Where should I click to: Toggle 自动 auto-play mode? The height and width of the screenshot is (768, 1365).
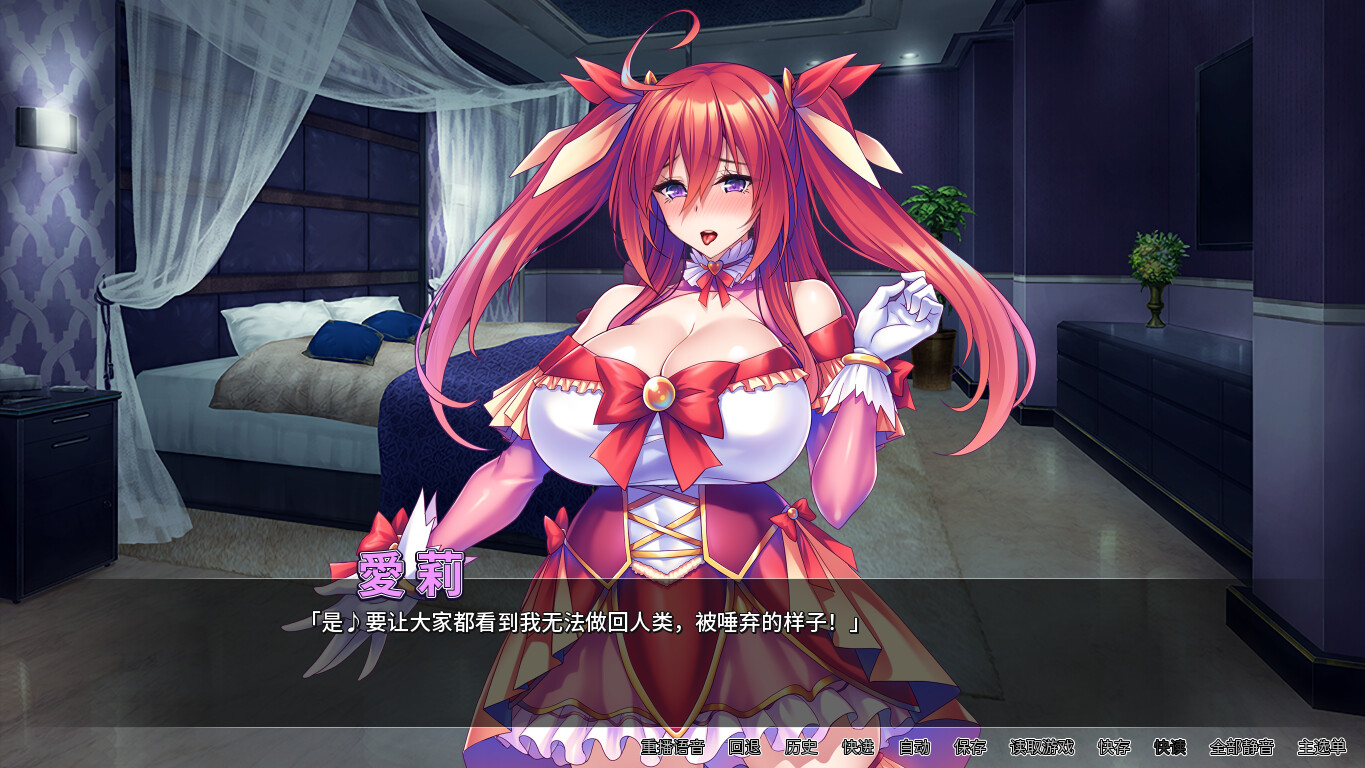tap(915, 746)
